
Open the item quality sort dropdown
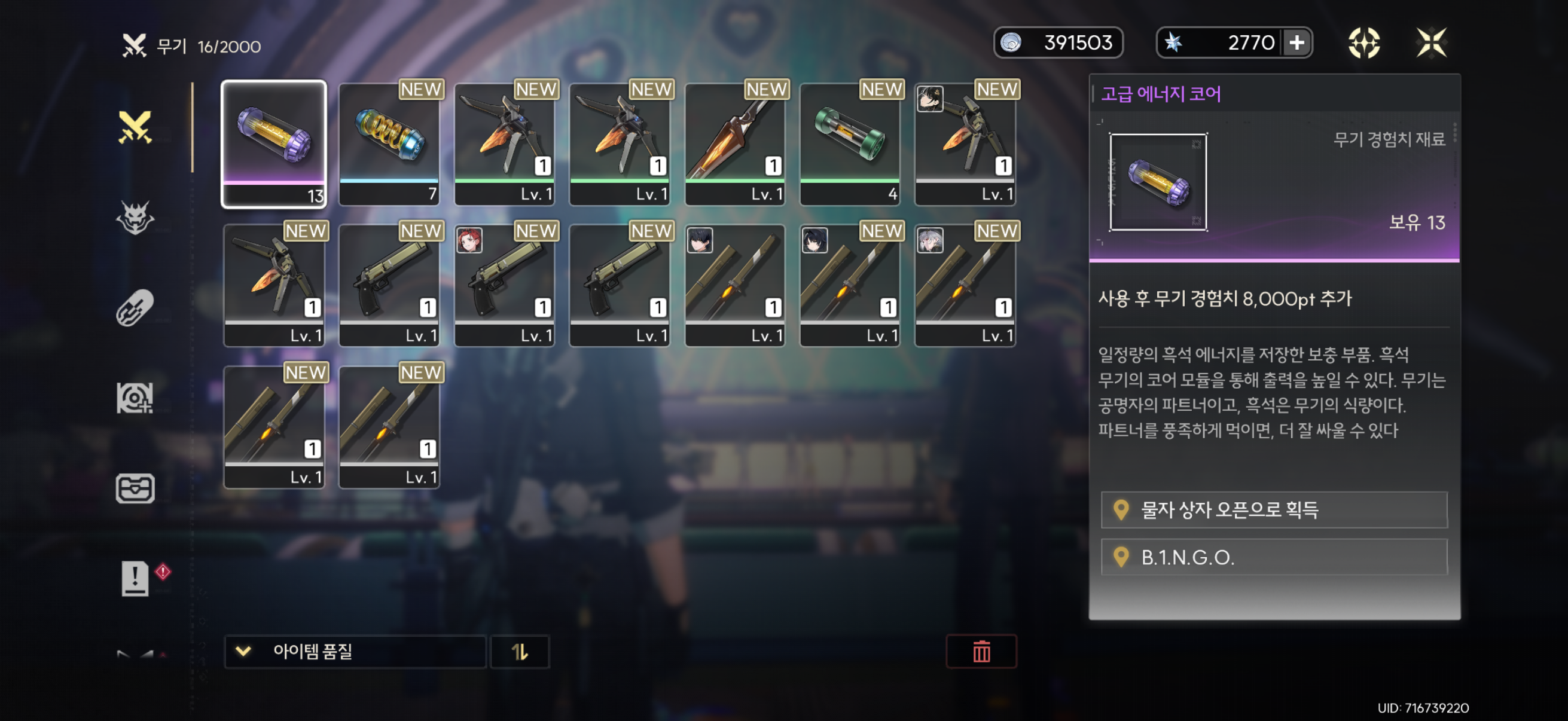coord(355,652)
